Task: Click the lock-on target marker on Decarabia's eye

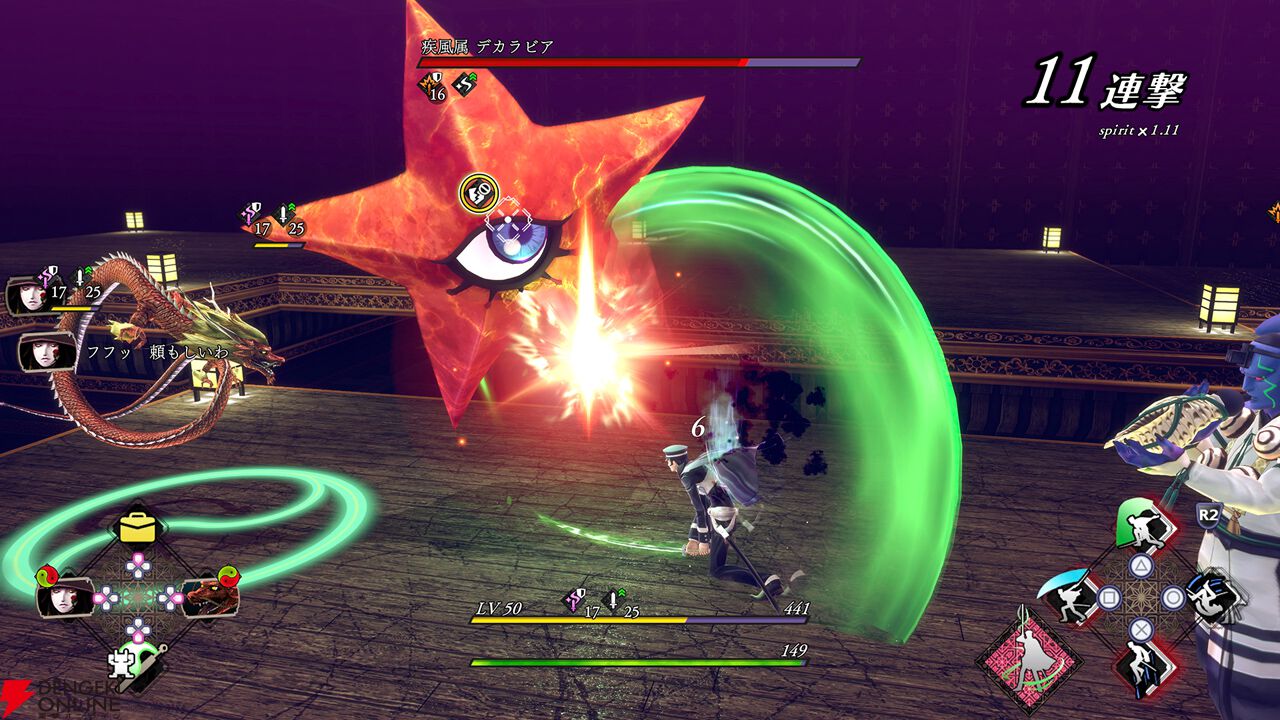Action: click(510, 221)
